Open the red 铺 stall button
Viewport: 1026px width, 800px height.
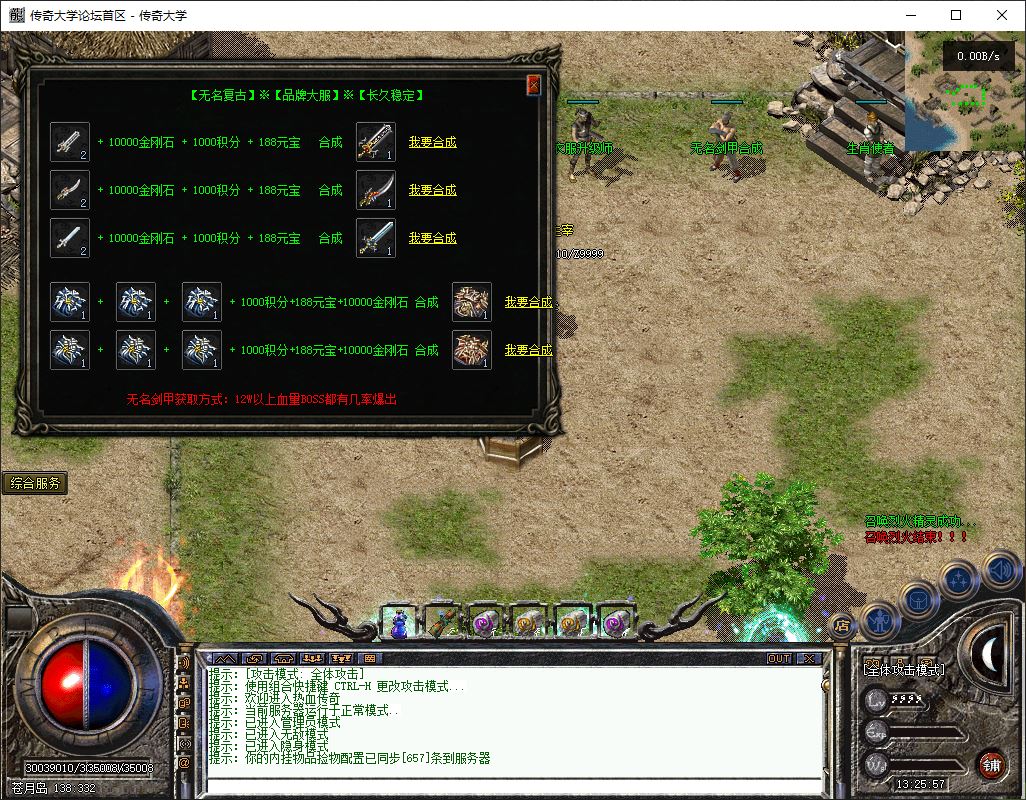[991, 765]
